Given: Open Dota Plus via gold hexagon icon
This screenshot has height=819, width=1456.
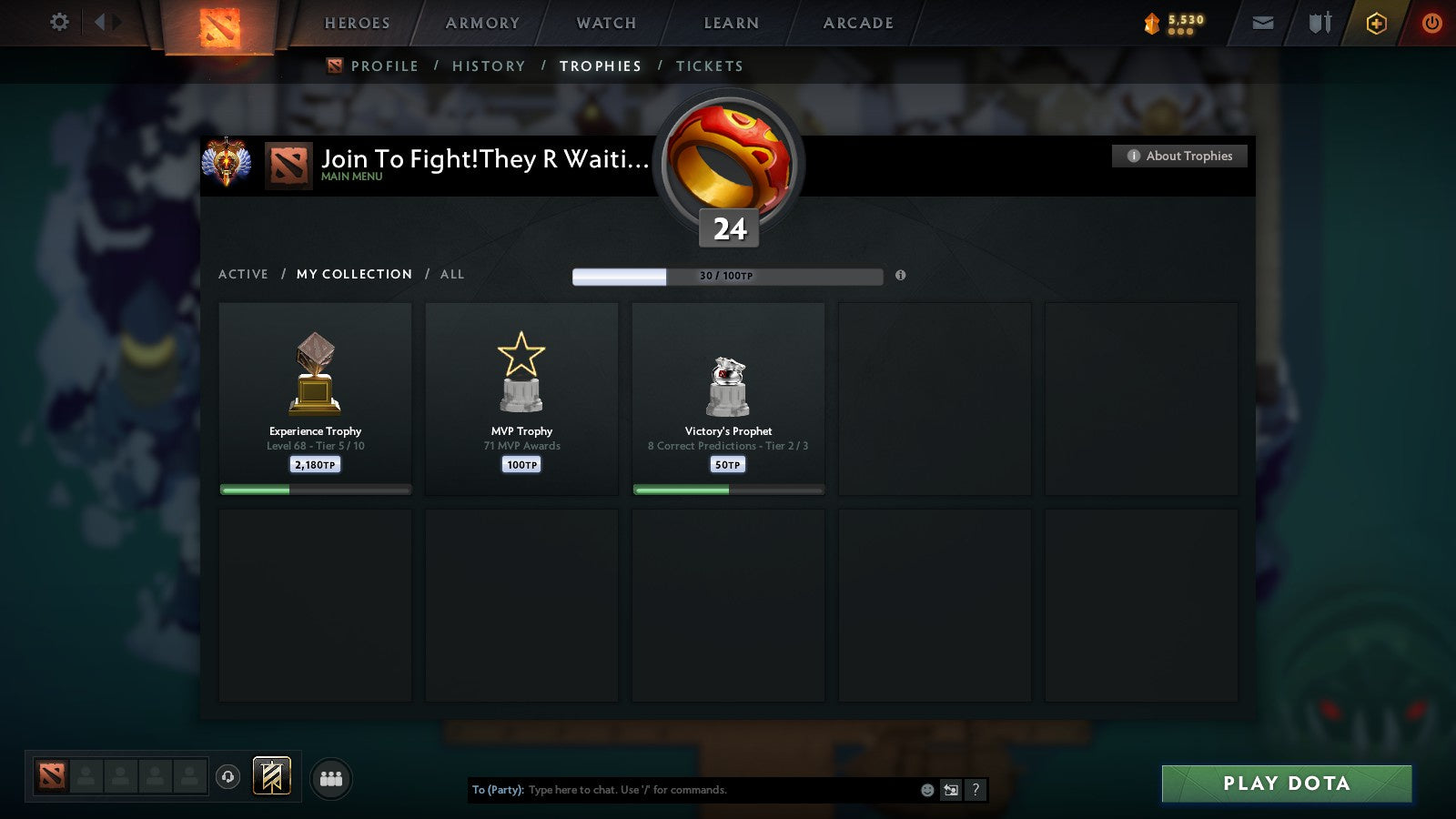Looking at the screenshot, I should pyautogui.click(x=1376, y=24).
